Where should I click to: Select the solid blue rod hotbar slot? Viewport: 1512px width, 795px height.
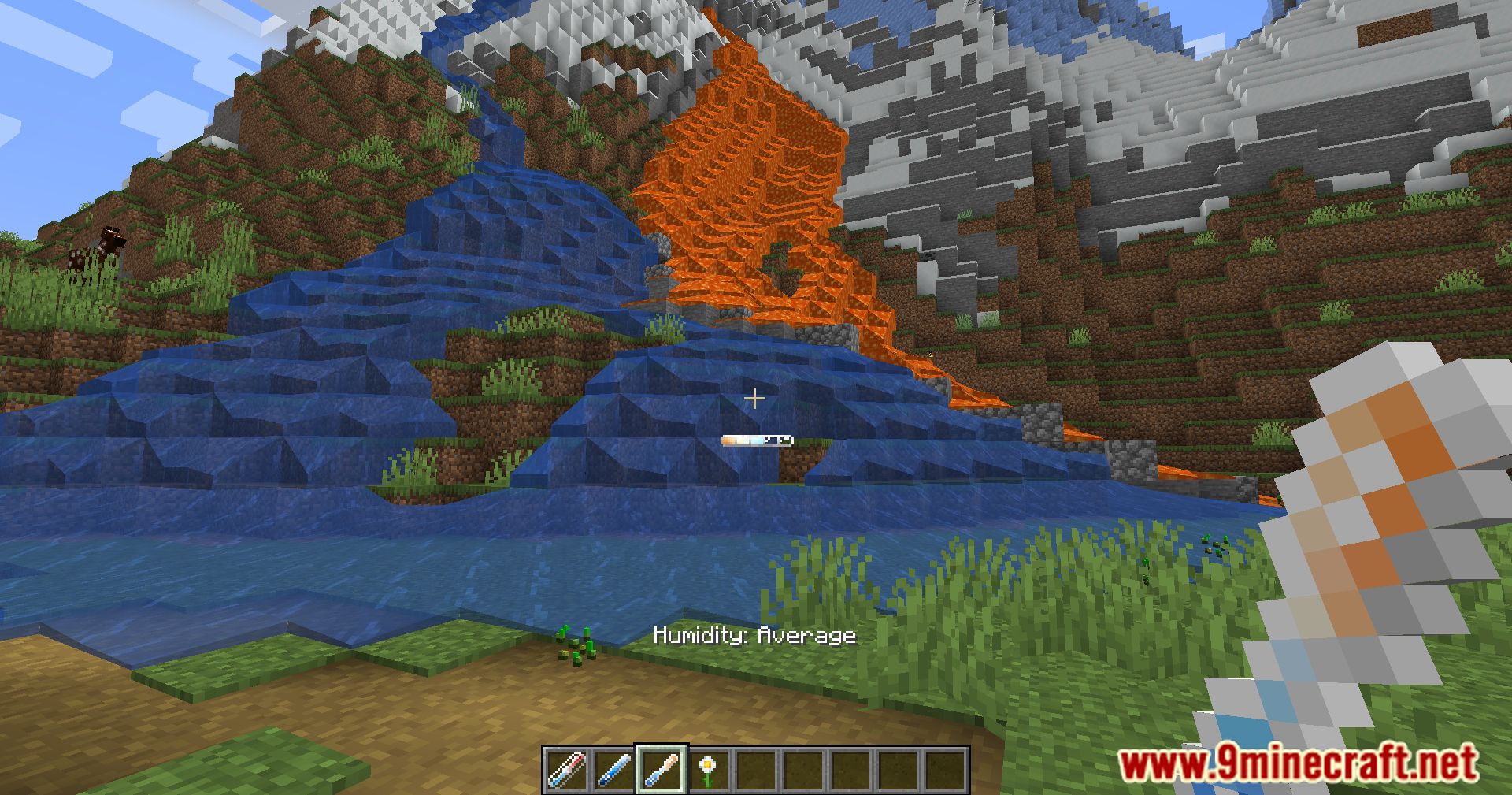[x=614, y=770]
